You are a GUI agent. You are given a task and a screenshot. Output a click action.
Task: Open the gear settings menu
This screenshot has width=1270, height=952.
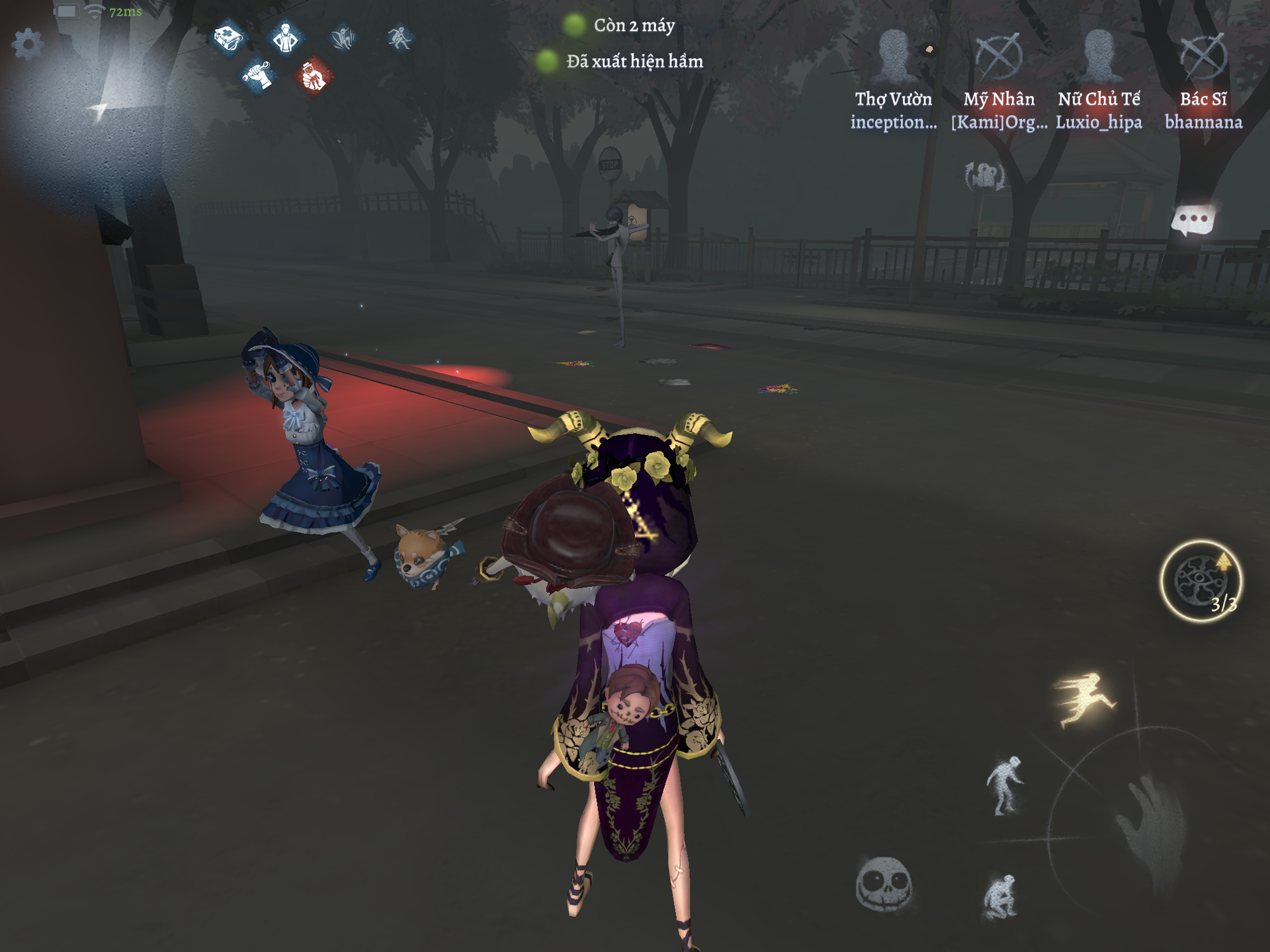28,45
